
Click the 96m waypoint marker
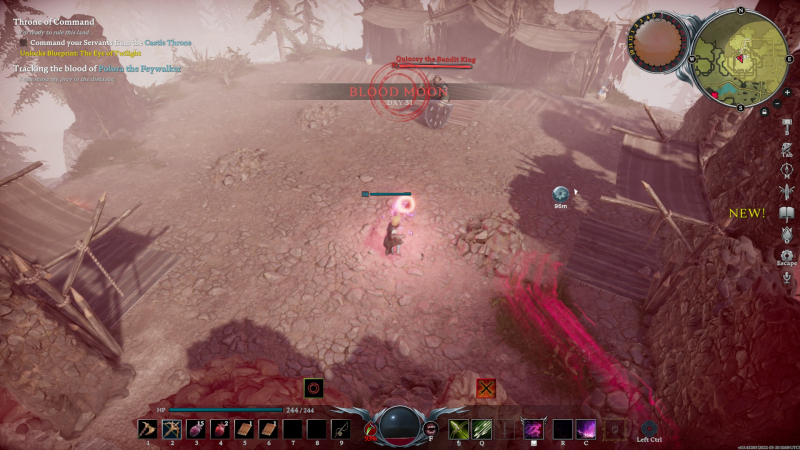(x=562, y=193)
